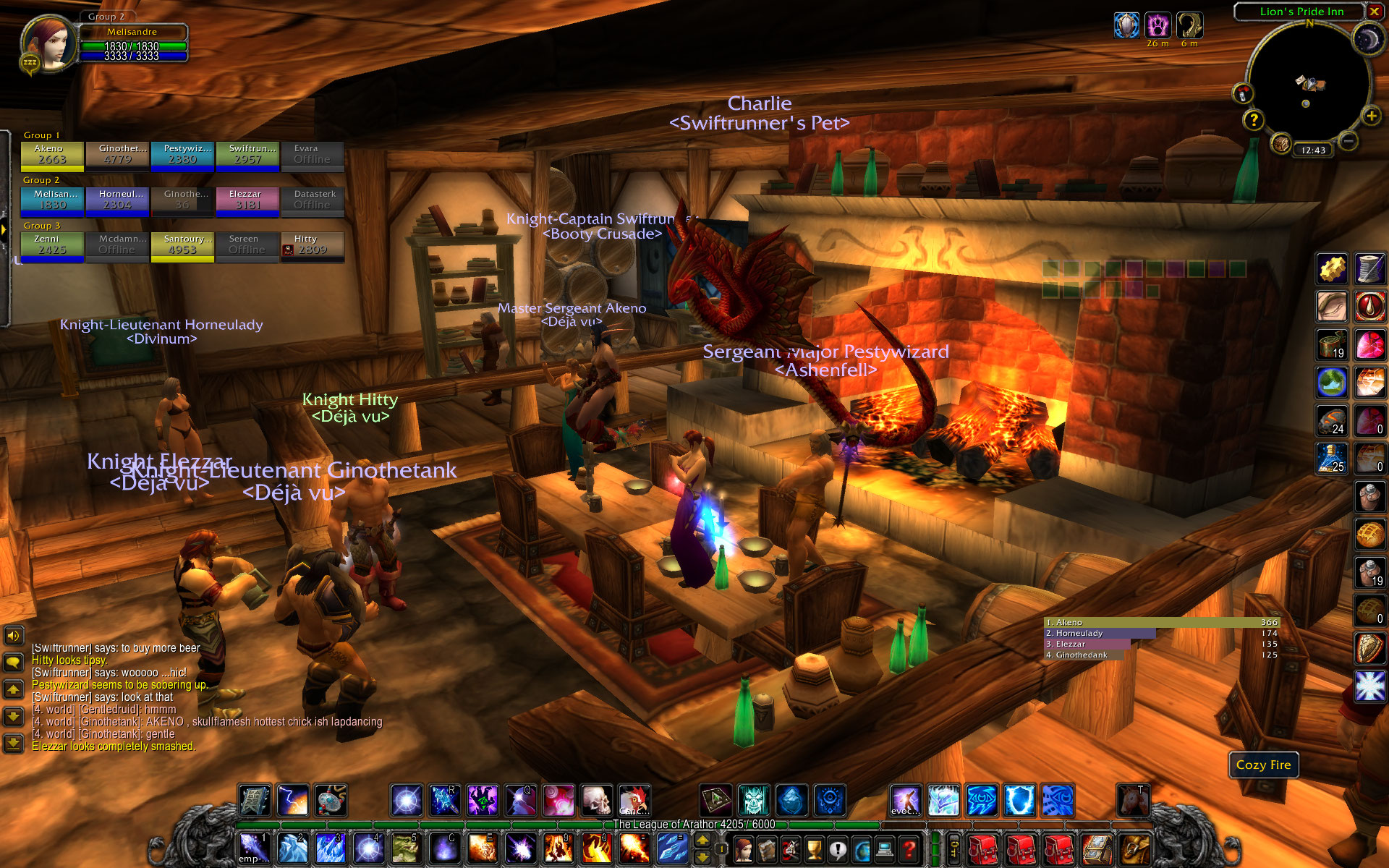Open the yellow question mark minimap button
This screenshot has width=1389, height=868.
tap(1254, 119)
